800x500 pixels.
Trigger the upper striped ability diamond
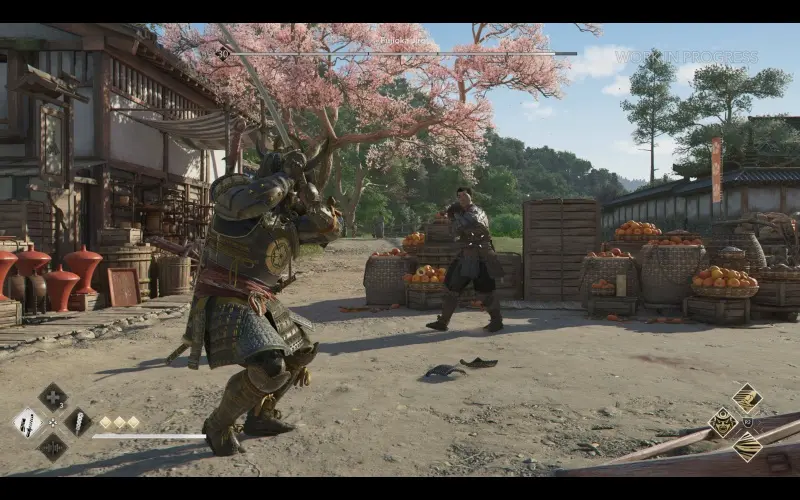point(747,398)
